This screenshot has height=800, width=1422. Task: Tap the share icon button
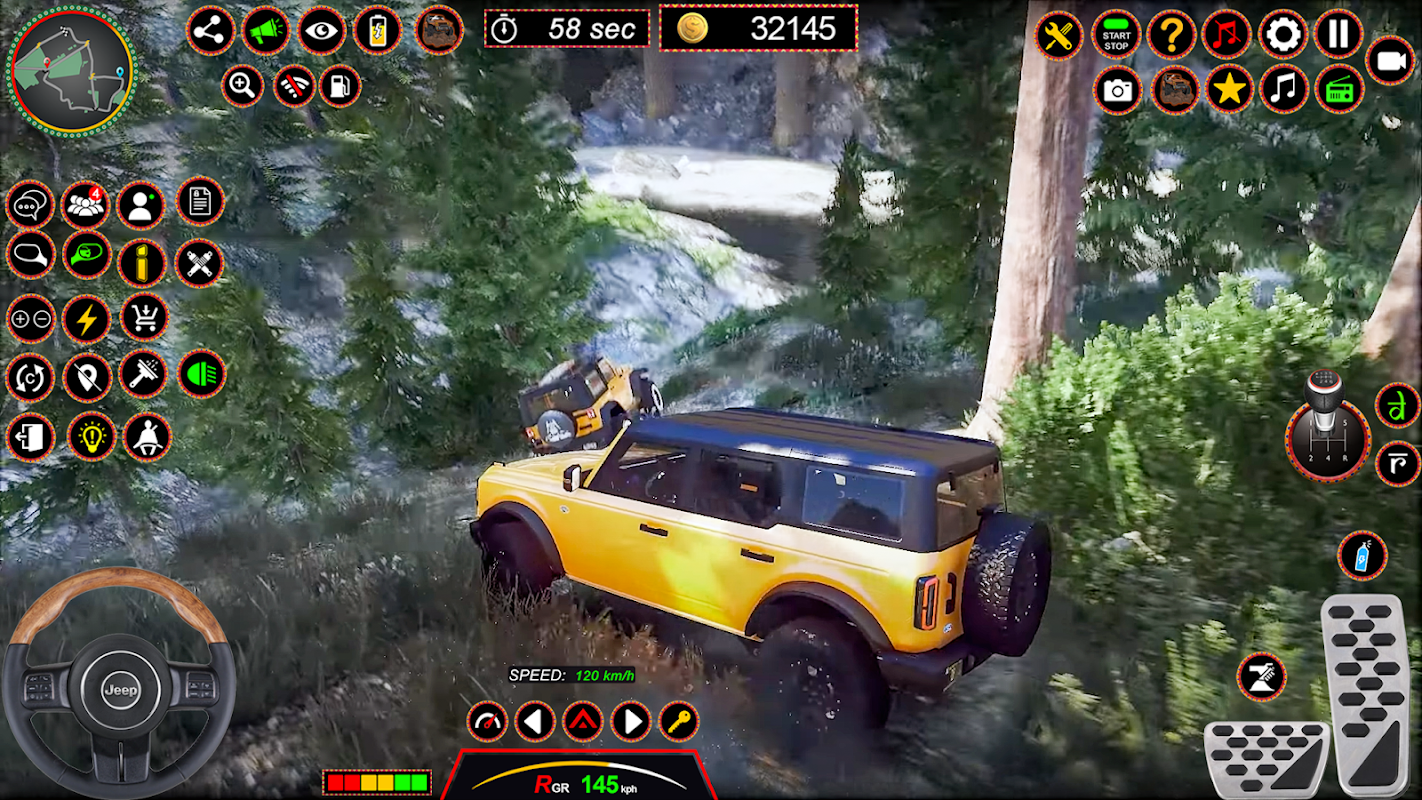[210, 31]
